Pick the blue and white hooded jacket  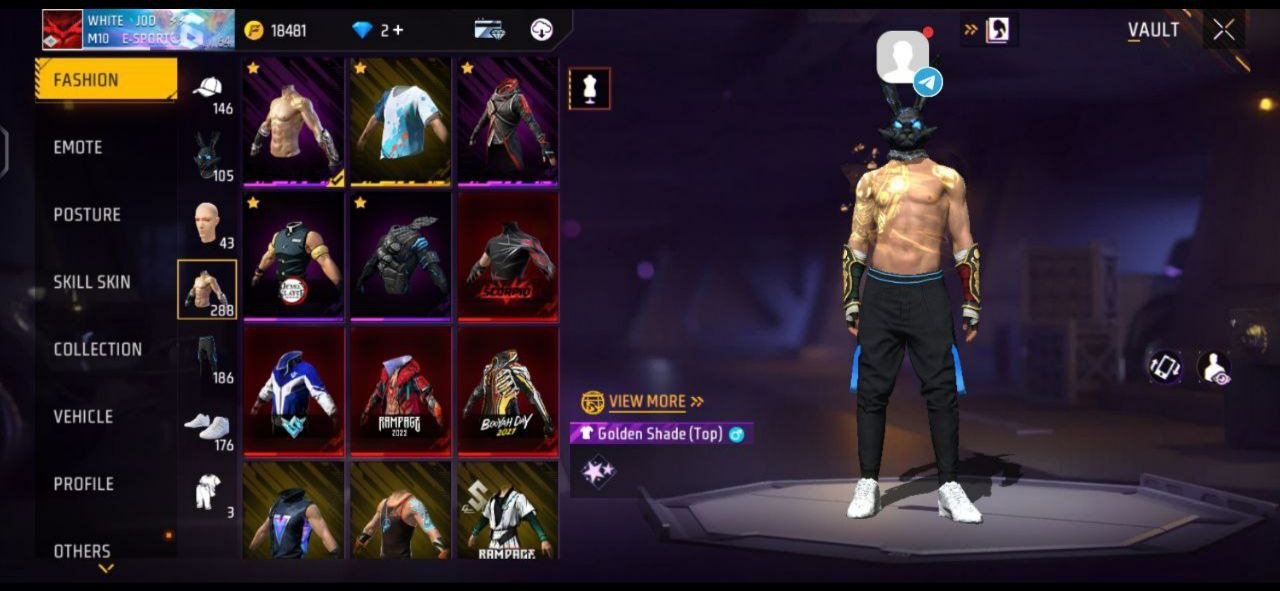293,391
